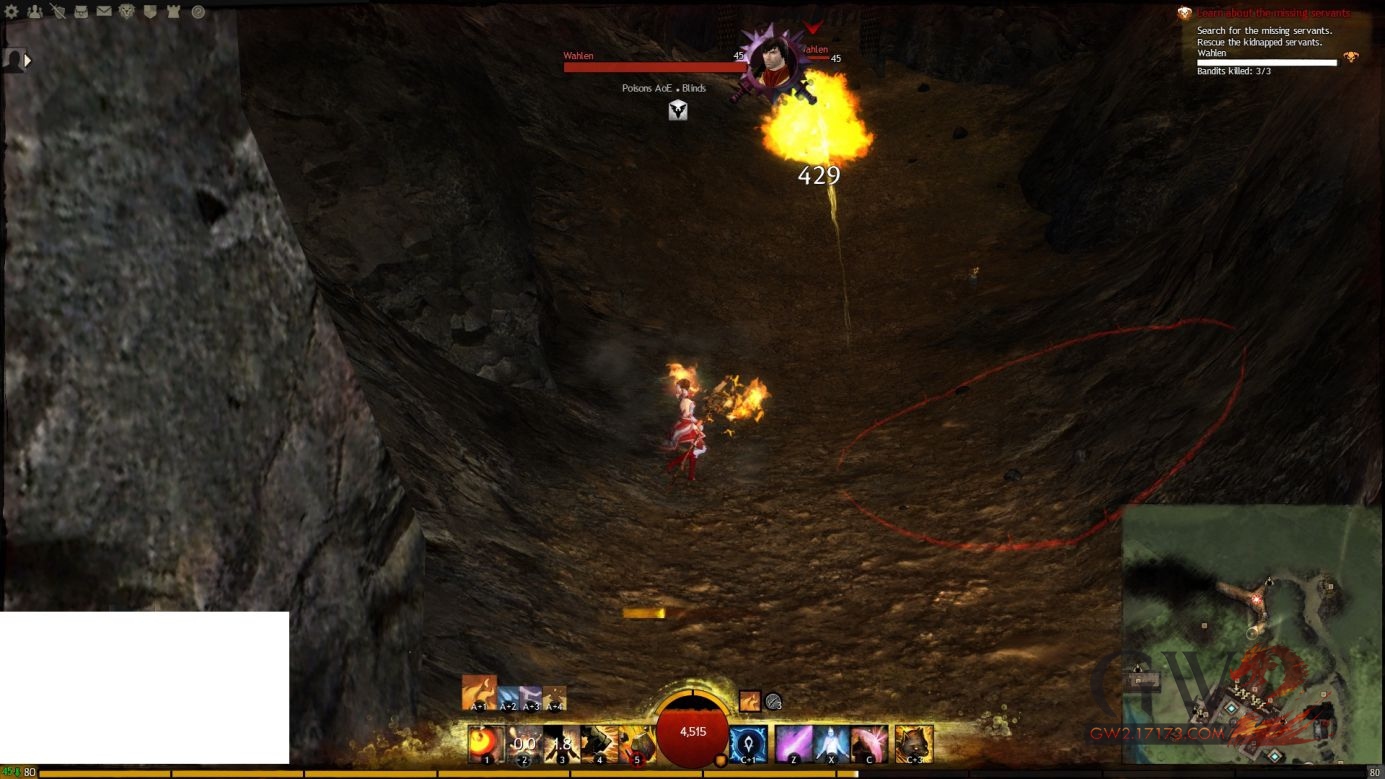Open the inventory bag icon

[x=81, y=12]
